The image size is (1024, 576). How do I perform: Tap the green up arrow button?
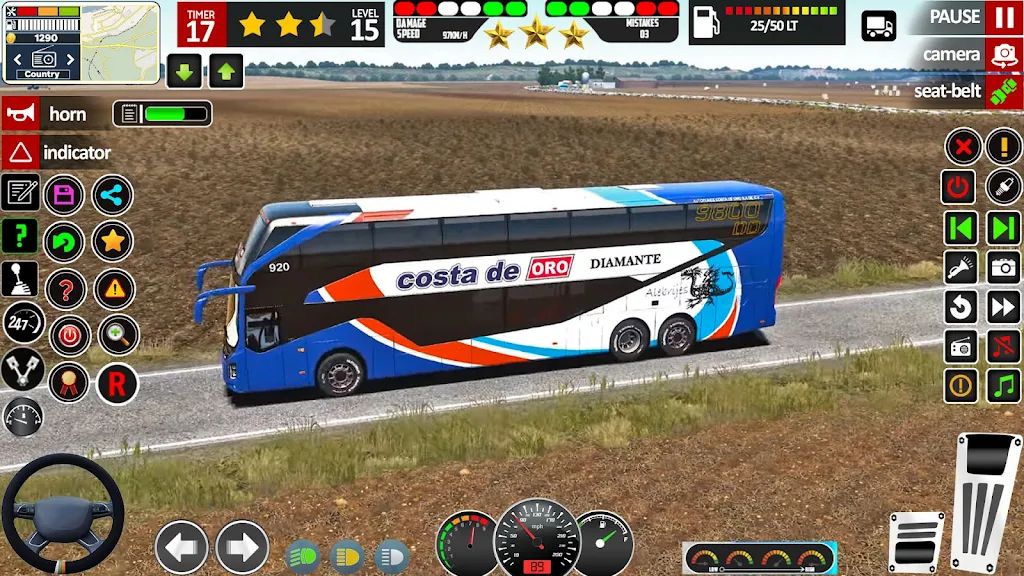point(226,71)
